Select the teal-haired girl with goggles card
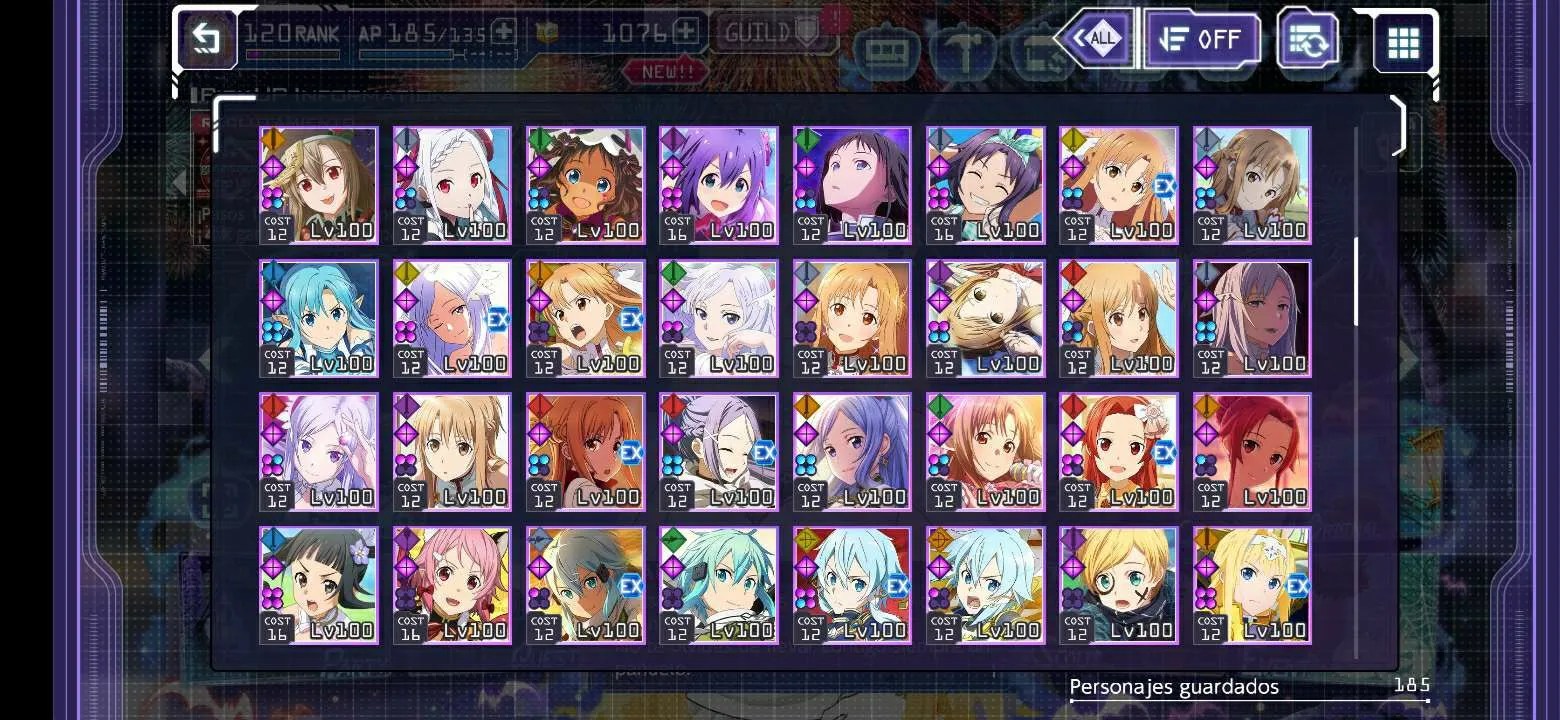This screenshot has width=1560, height=720. (x=718, y=585)
